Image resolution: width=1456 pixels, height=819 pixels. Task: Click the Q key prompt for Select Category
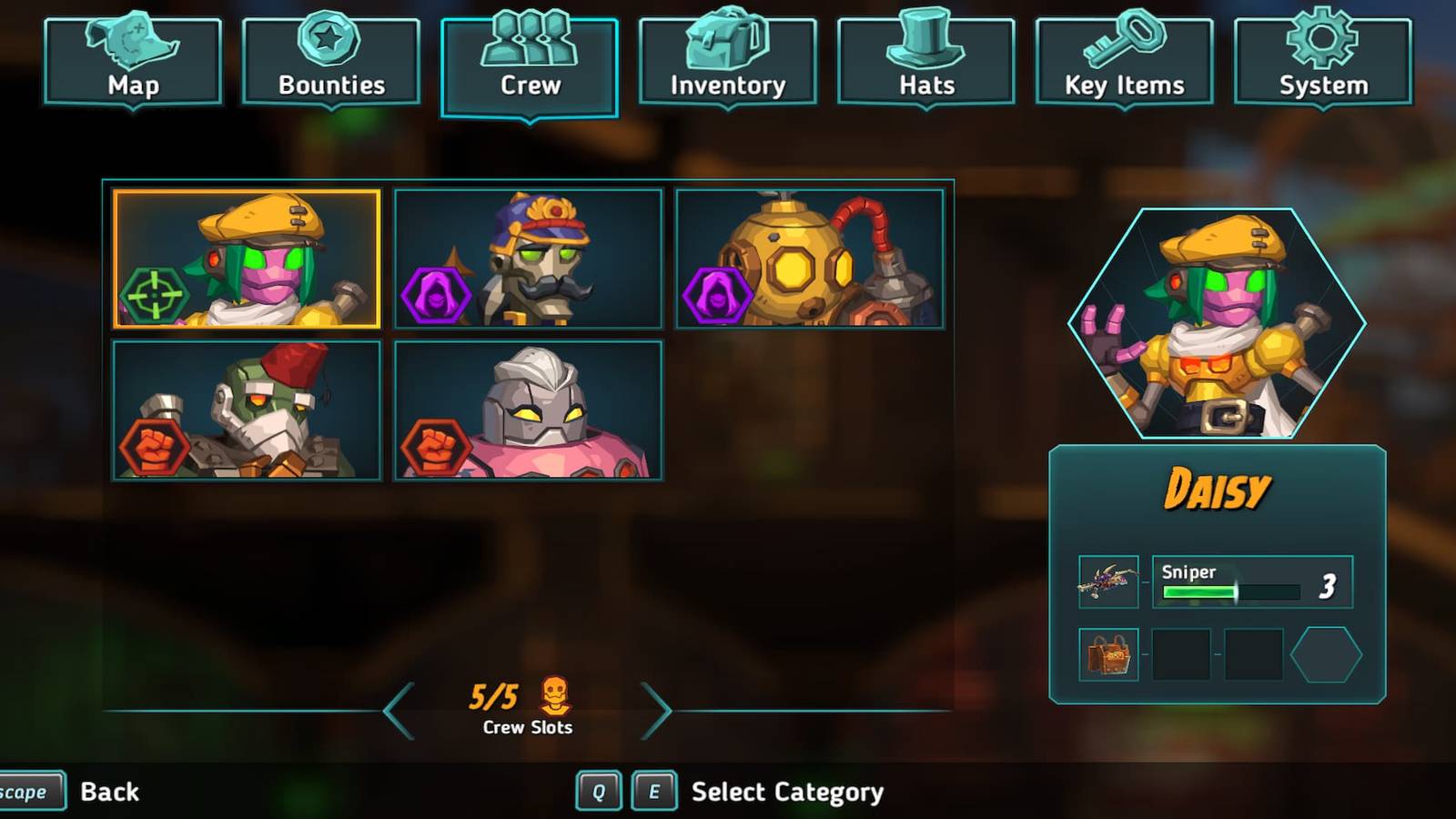pyautogui.click(x=600, y=791)
